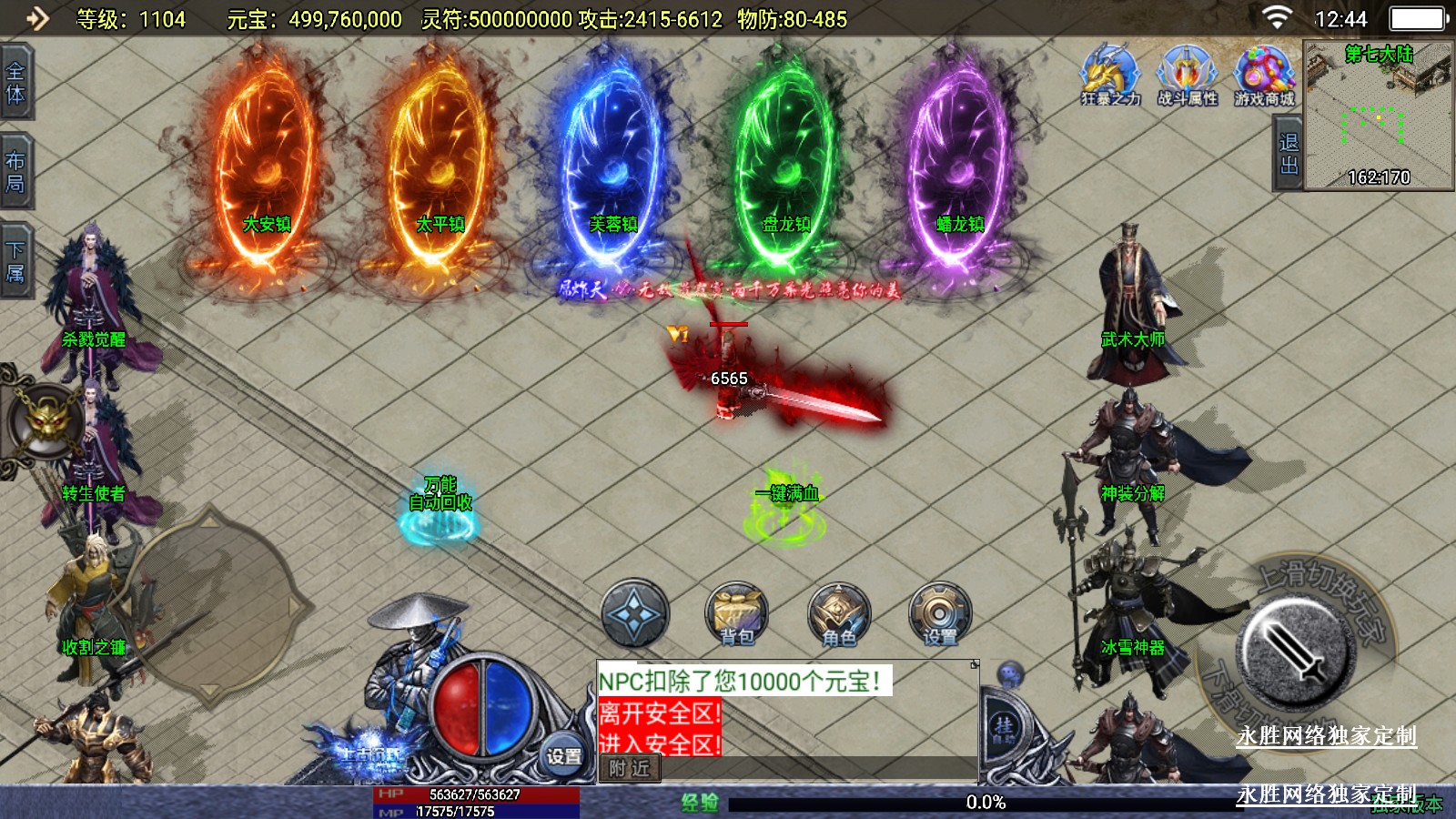Click the chat message box
Viewport: 1456px width, 819px height.
(x=786, y=708)
